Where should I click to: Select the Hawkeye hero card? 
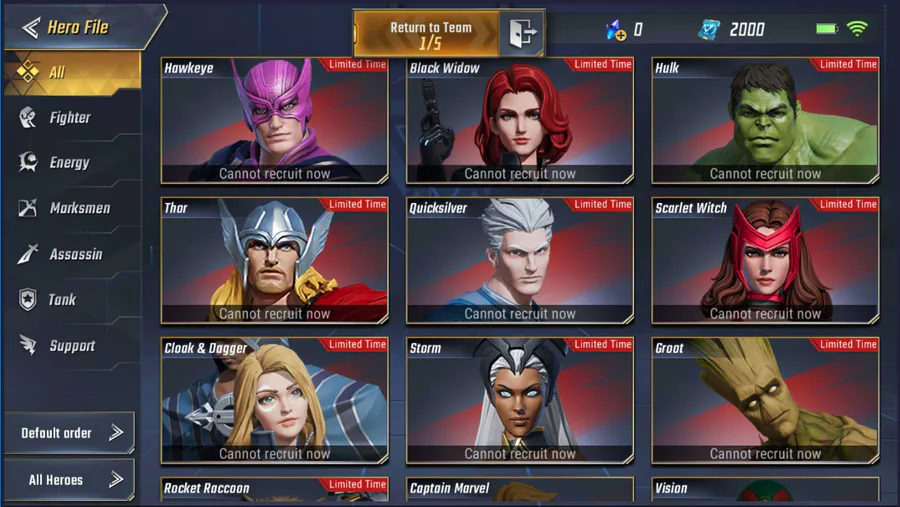click(275, 121)
